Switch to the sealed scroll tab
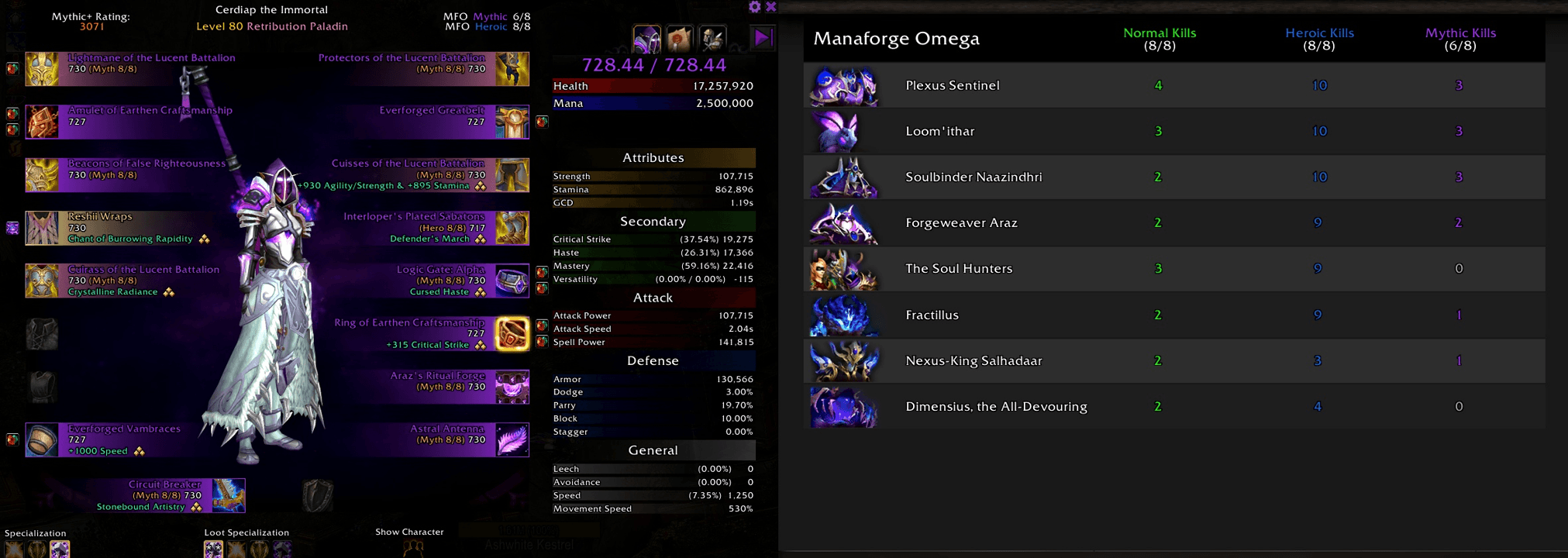 tap(680, 38)
